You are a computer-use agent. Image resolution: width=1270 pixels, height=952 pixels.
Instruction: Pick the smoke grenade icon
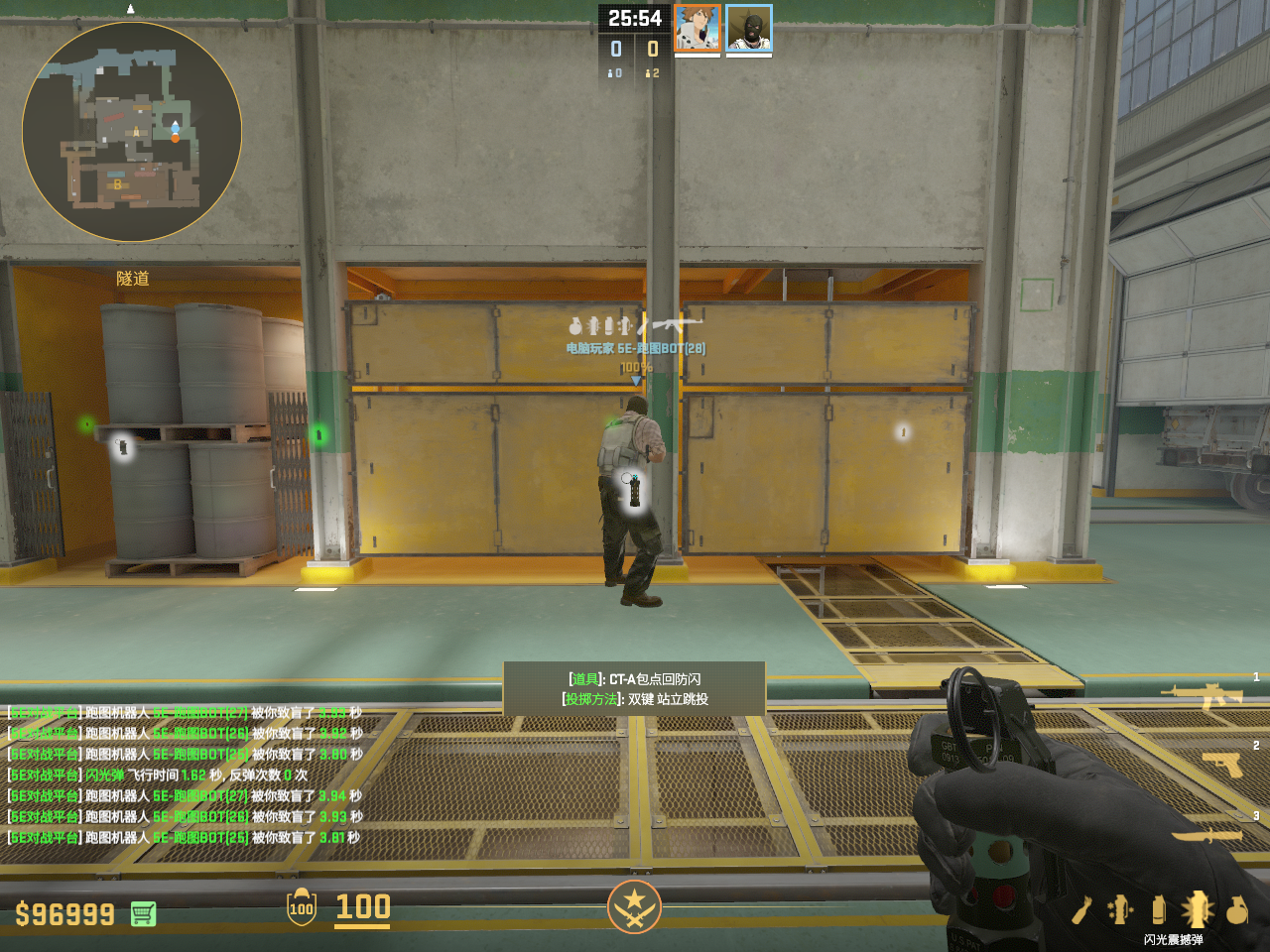(x=1158, y=909)
